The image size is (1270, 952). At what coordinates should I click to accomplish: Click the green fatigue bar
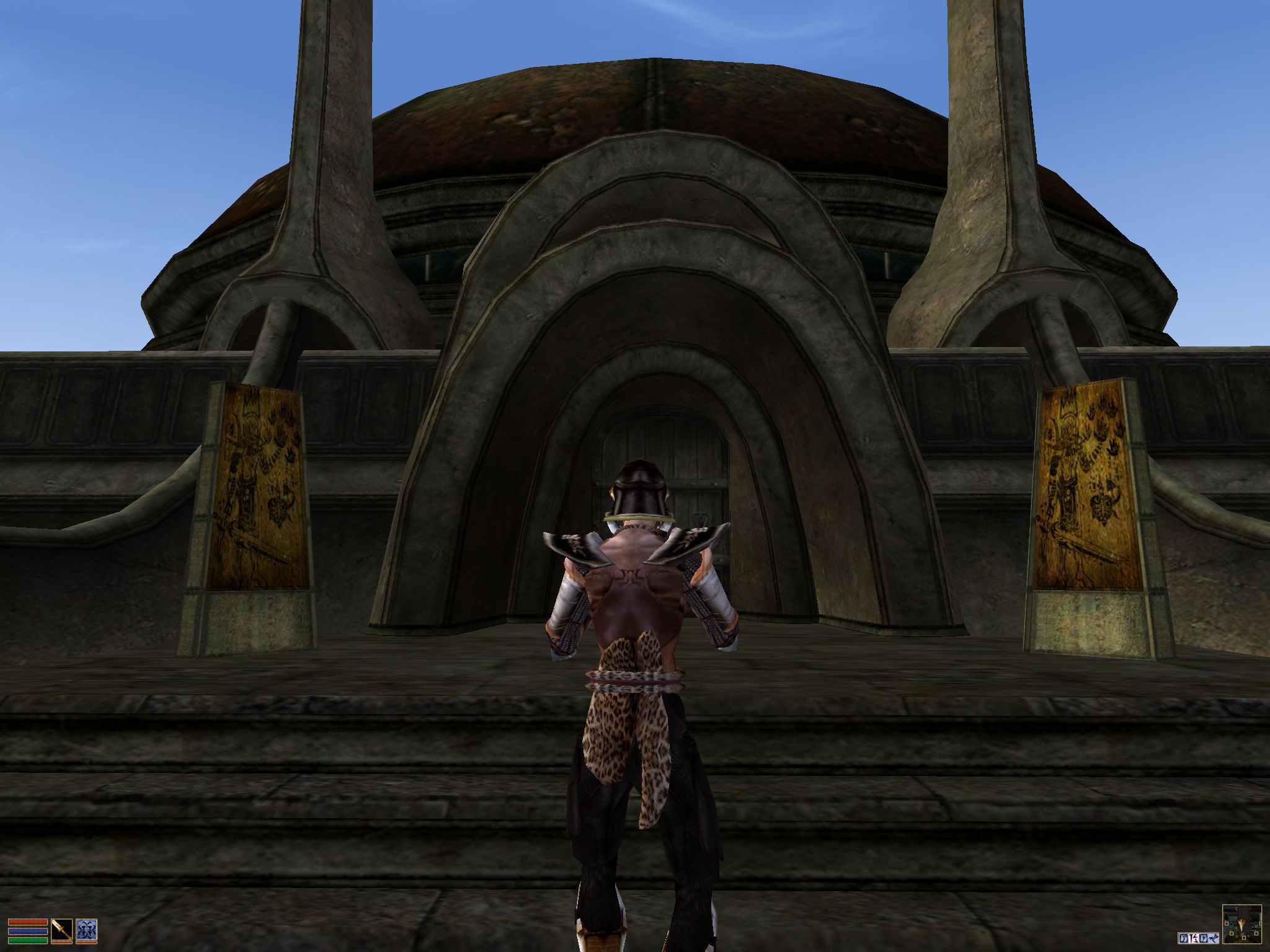[x=27, y=941]
